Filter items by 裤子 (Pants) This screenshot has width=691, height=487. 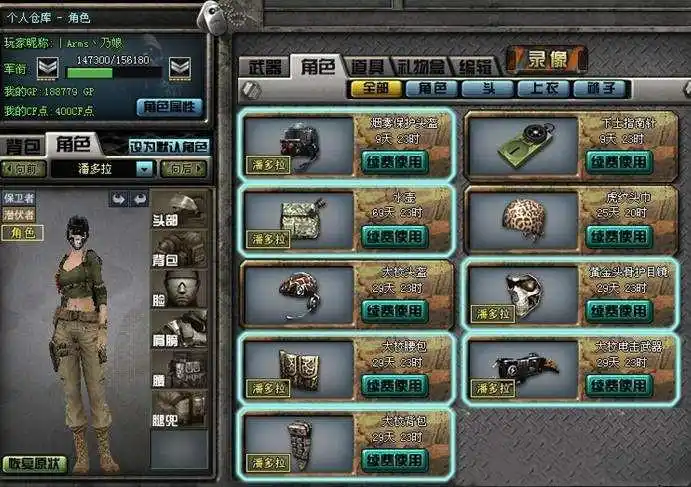tap(600, 88)
